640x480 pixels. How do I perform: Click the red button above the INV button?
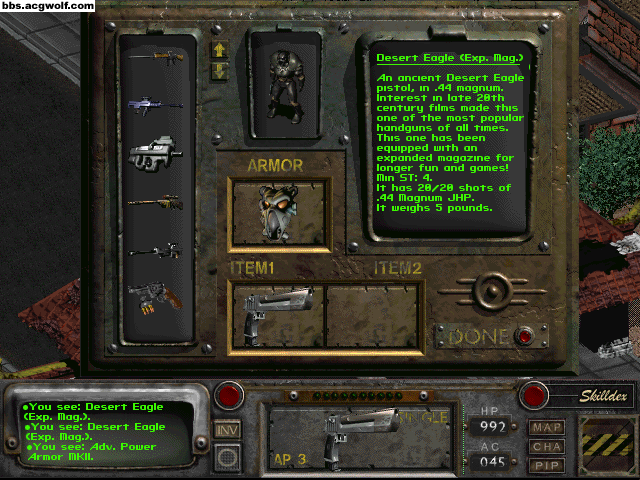229,395
